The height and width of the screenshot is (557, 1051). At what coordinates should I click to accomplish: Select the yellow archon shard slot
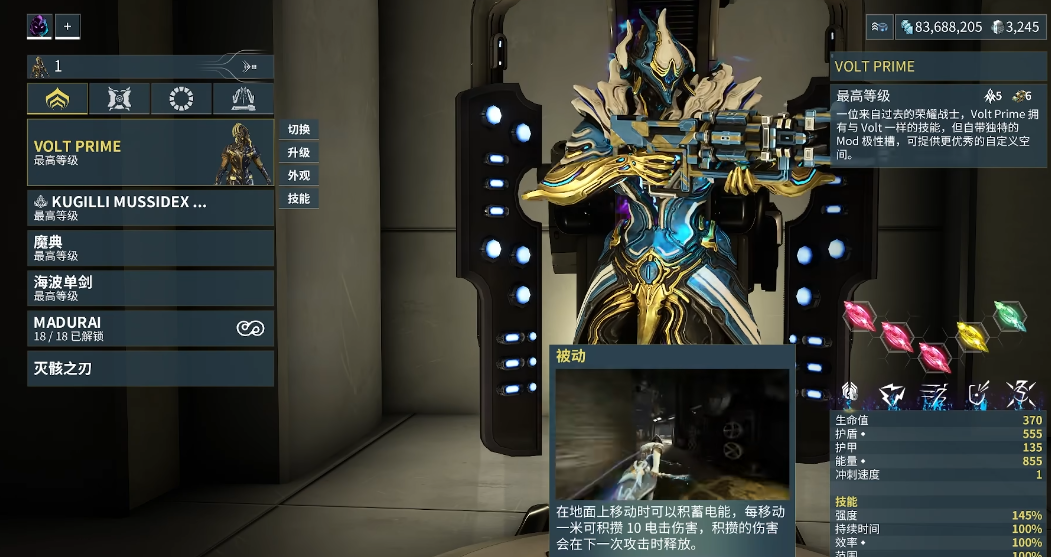[971, 335]
